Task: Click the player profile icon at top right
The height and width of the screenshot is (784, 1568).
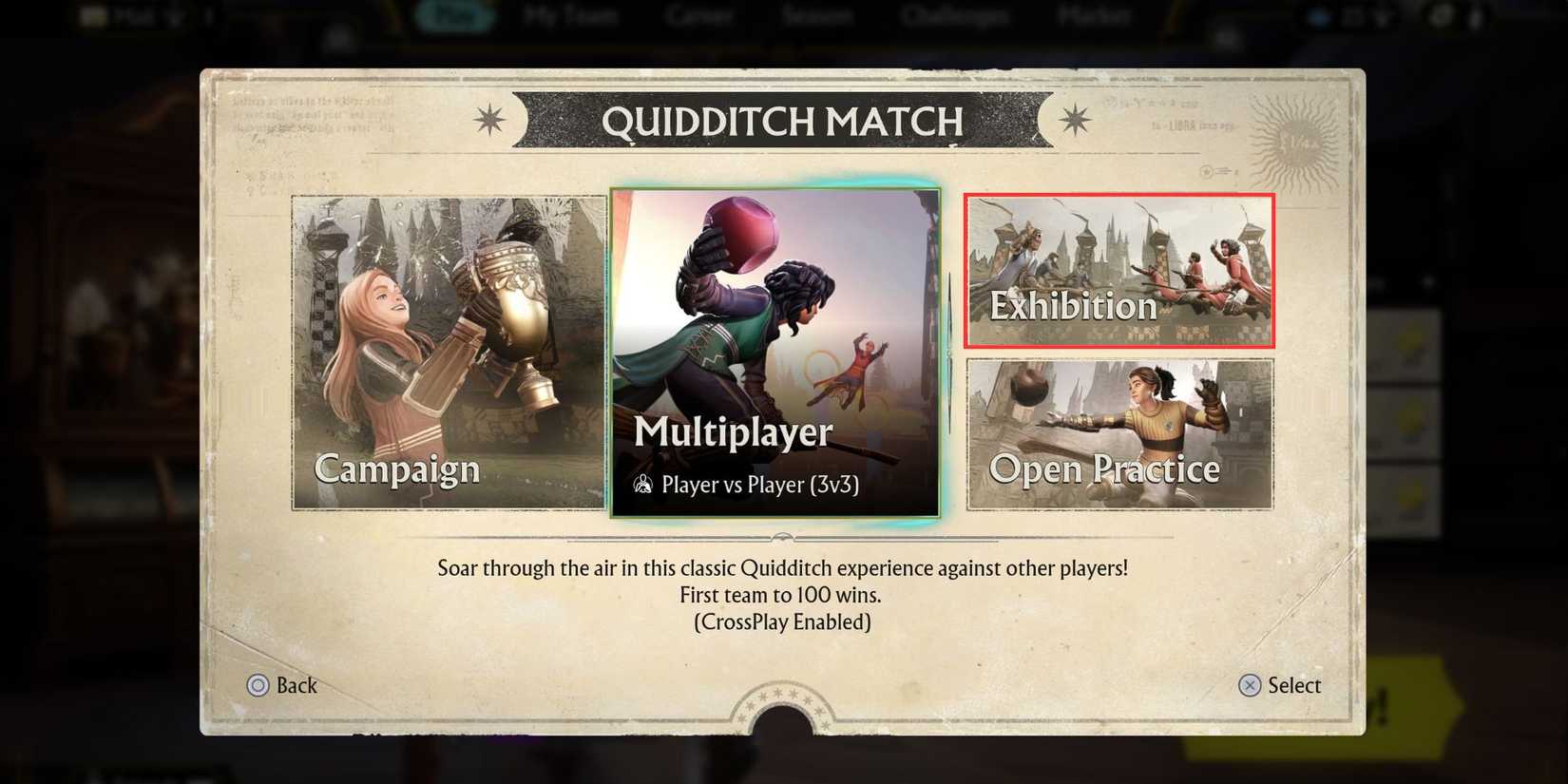Action: click(1476, 15)
